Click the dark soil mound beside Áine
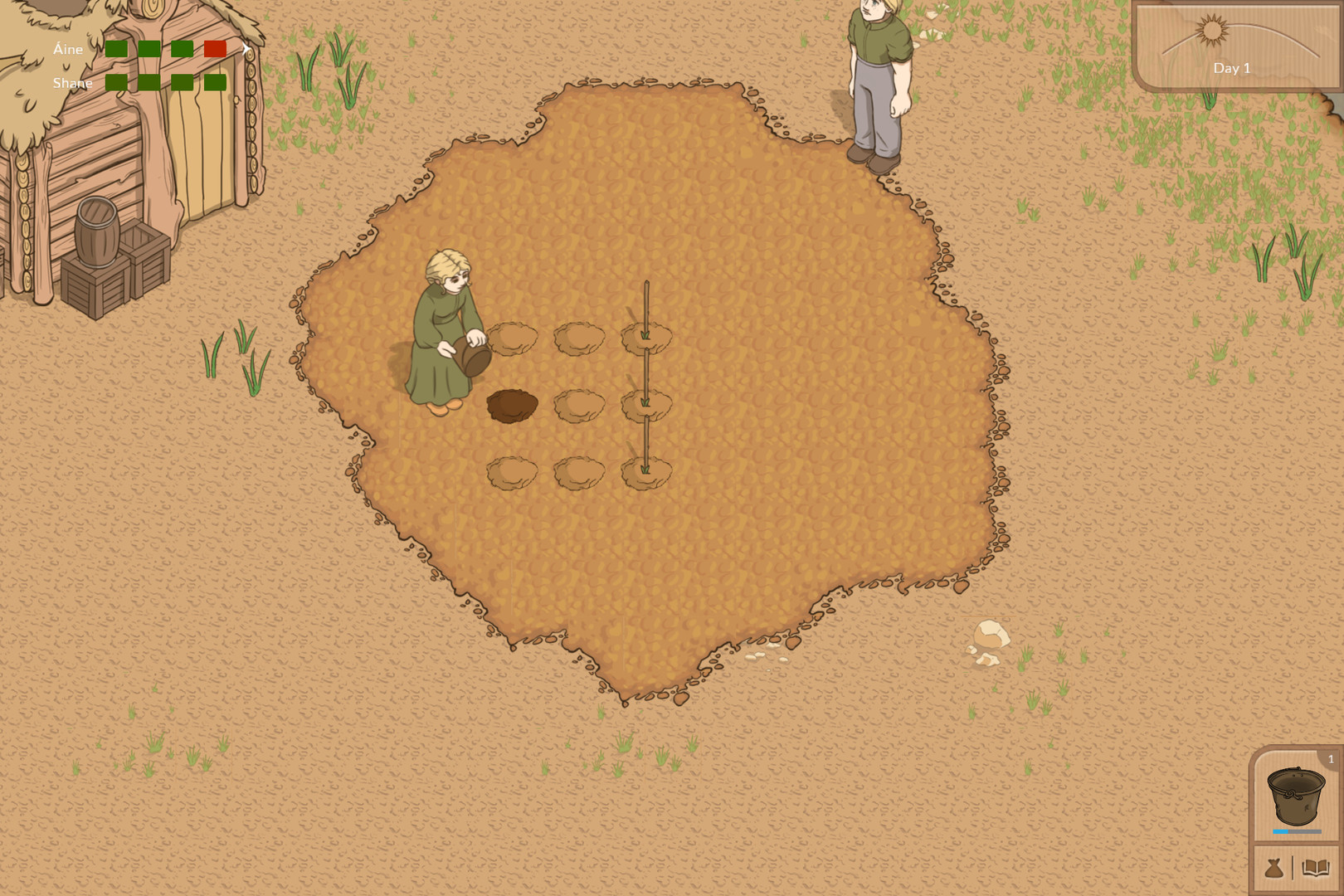 click(x=512, y=407)
